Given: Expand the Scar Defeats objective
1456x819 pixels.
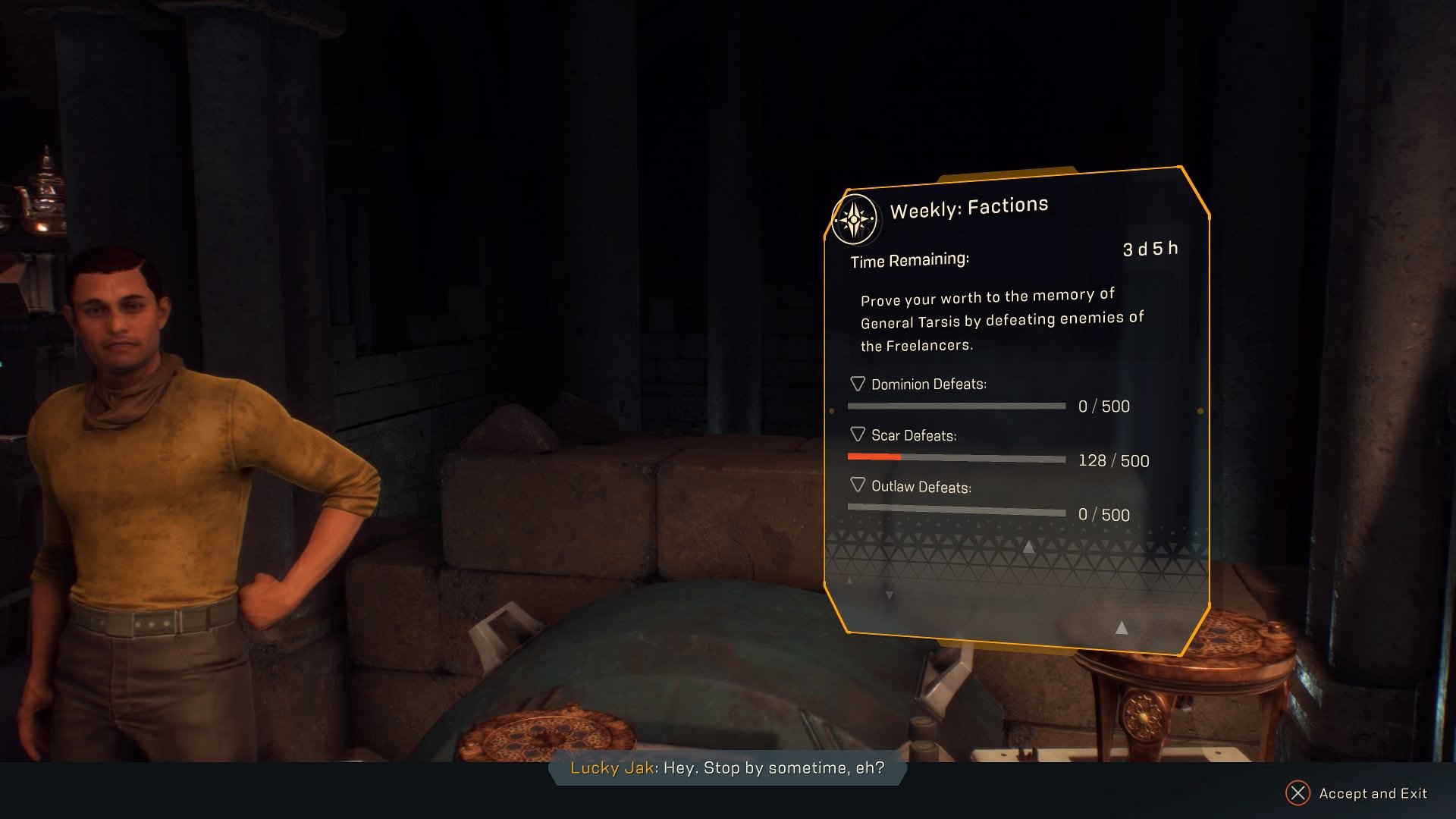Looking at the screenshot, I should pos(858,435).
